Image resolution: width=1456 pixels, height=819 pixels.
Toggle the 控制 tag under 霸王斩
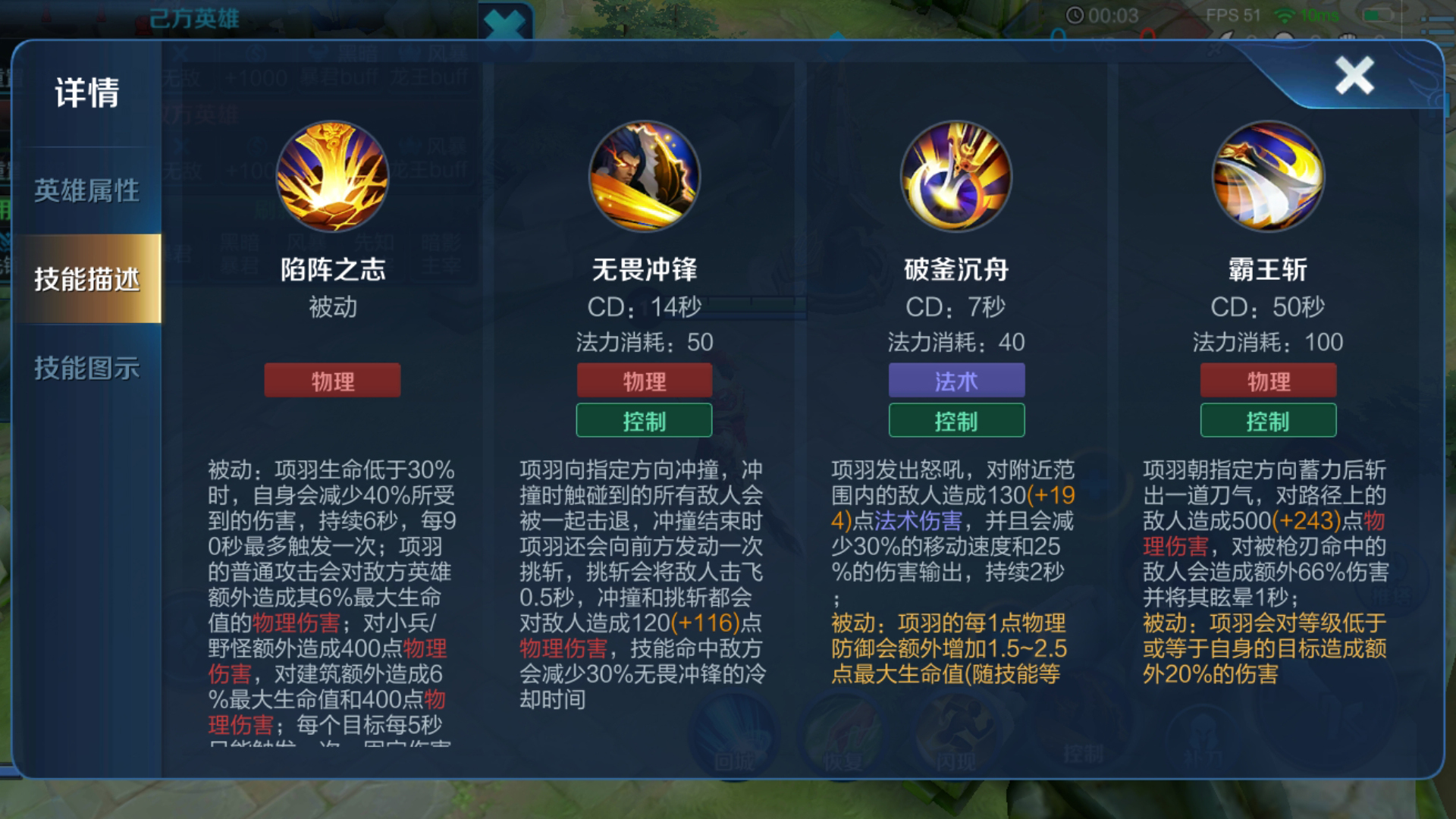(1269, 420)
